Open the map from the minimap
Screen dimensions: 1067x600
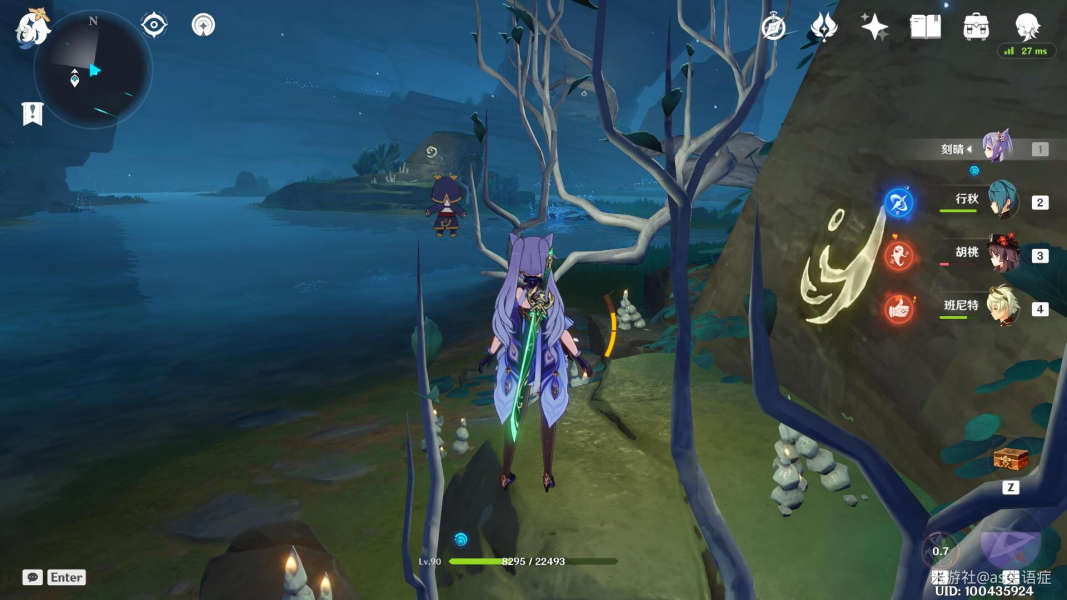(92, 69)
